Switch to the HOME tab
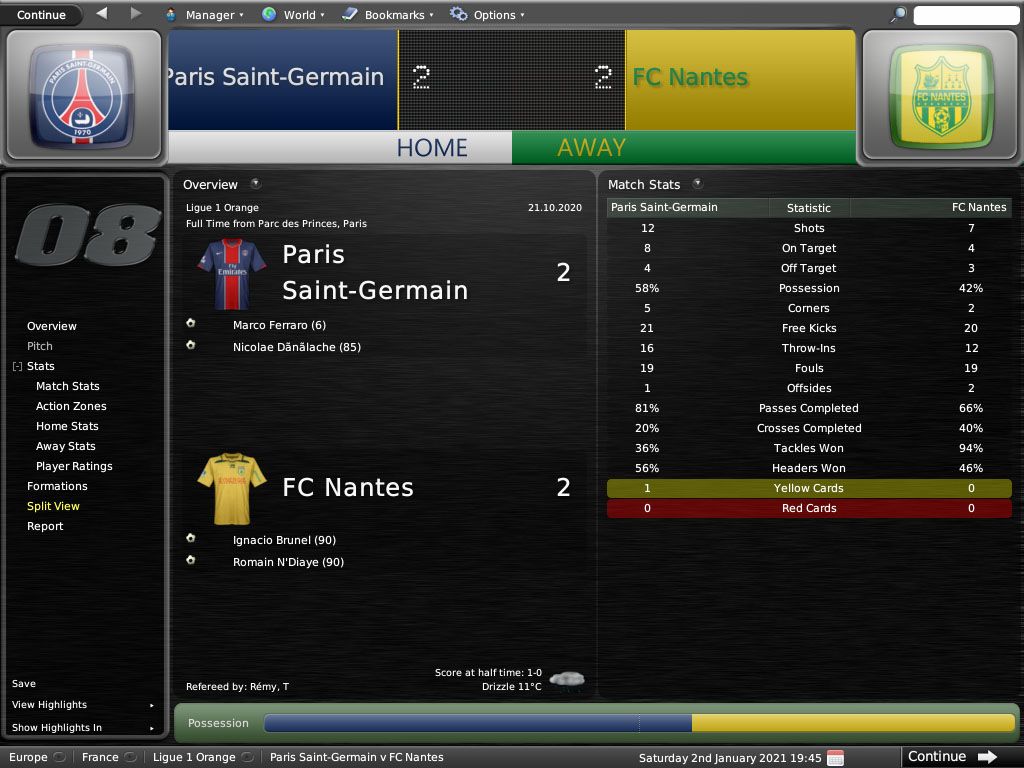Image resolution: width=1024 pixels, height=768 pixels. pos(431,147)
